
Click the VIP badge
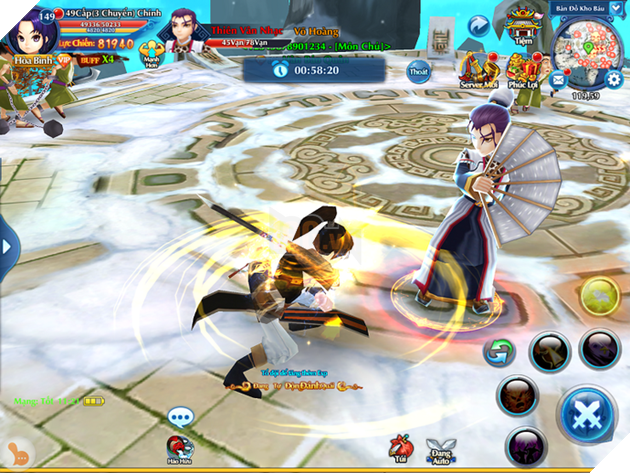pyautogui.click(x=63, y=59)
